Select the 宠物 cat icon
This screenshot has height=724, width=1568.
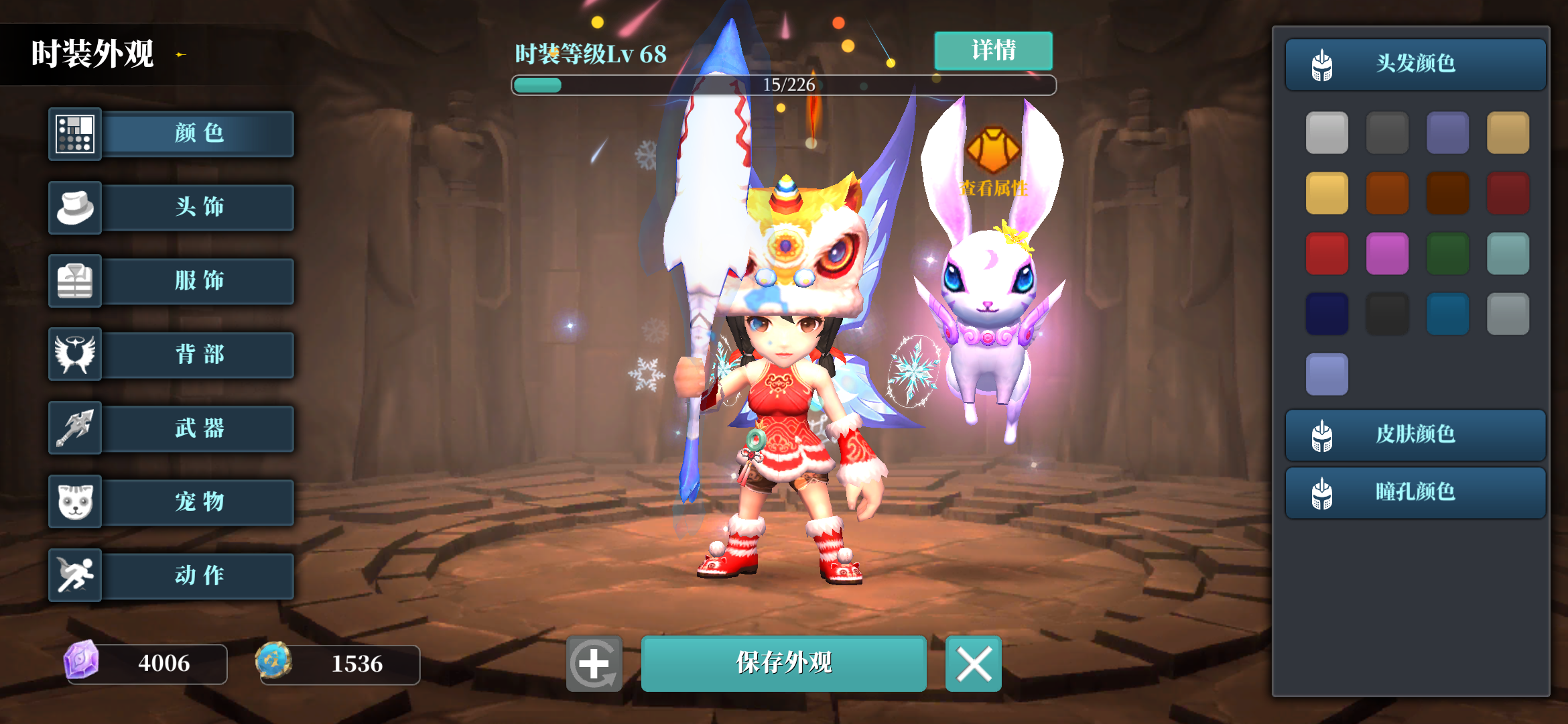pyautogui.click(x=75, y=502)
